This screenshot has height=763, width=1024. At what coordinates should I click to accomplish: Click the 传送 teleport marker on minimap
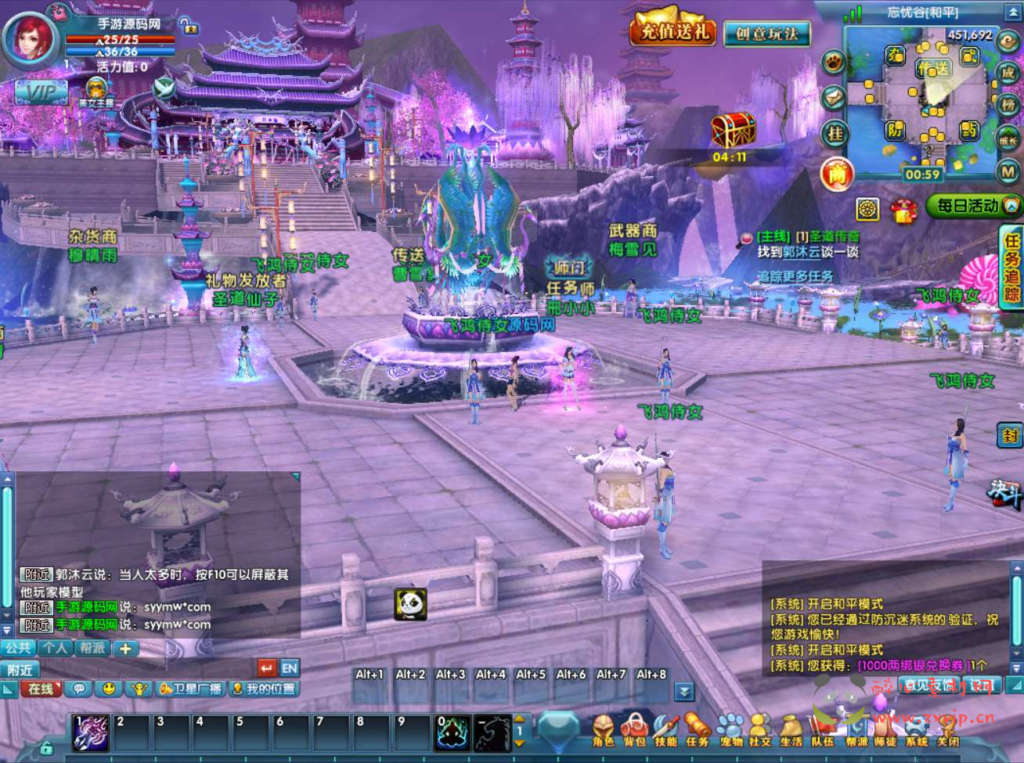[933, 68]
